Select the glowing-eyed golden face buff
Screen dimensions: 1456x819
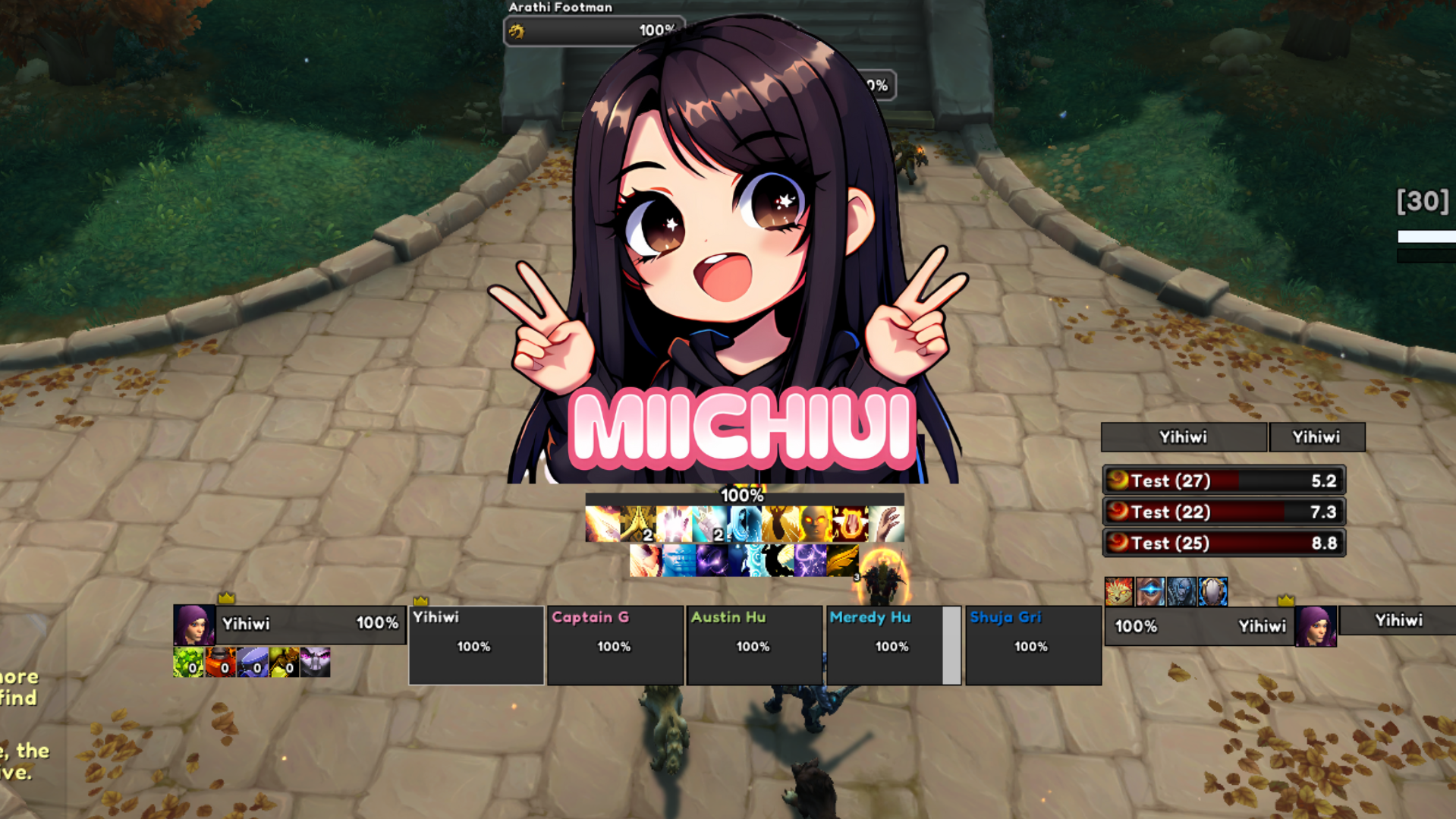click(x=816, y=524)
